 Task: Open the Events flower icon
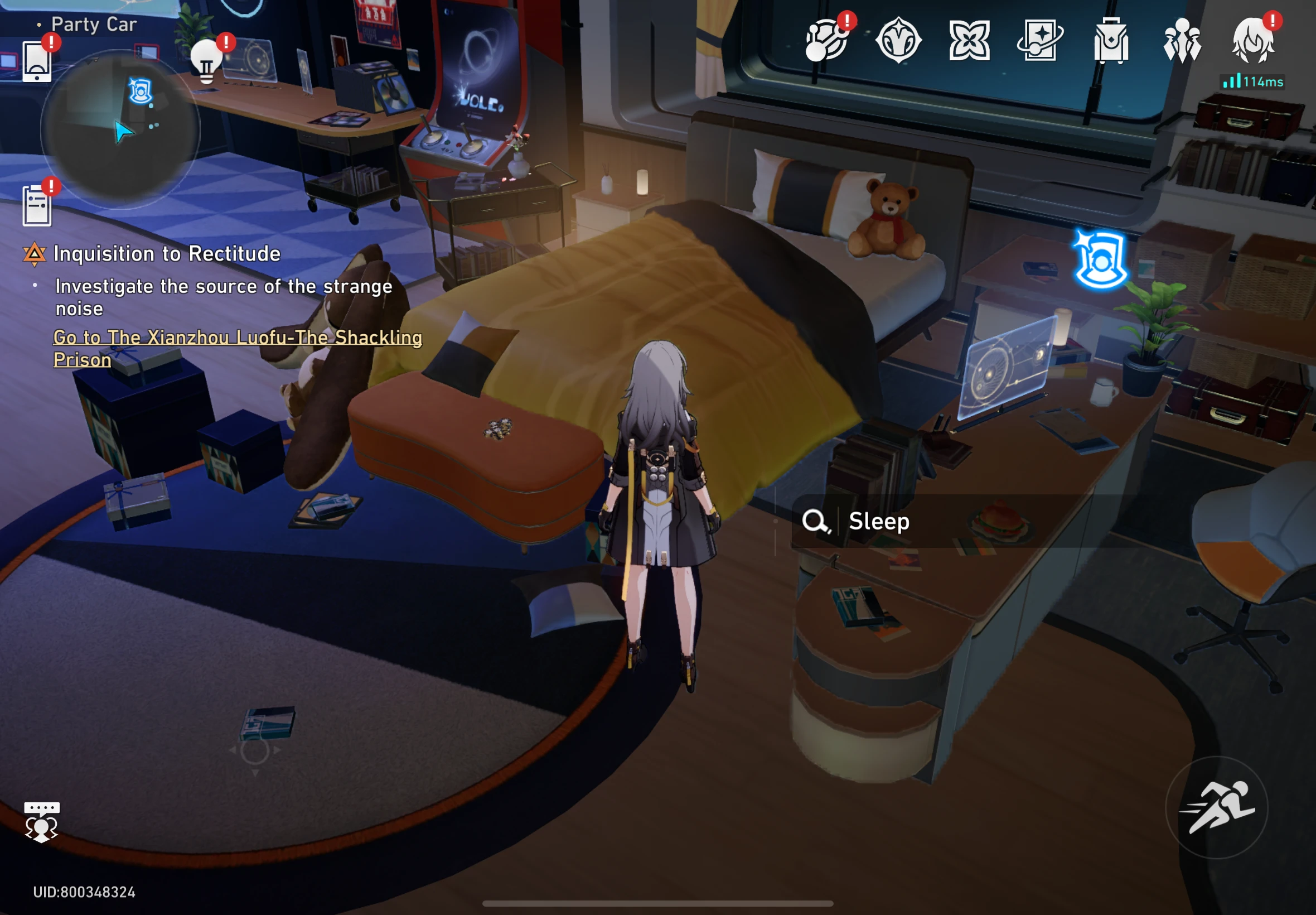click(971, 40)
